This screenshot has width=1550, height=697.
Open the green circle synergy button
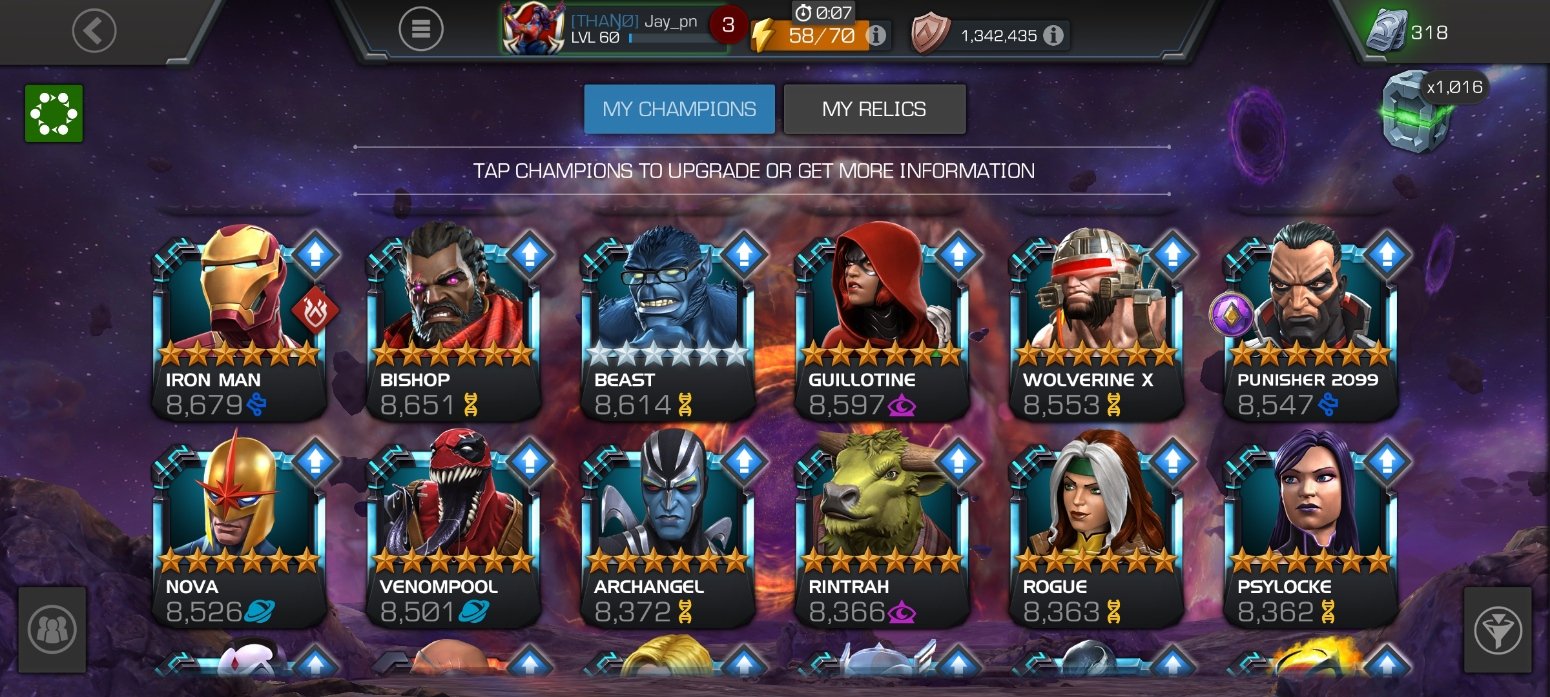pos(54,113)
